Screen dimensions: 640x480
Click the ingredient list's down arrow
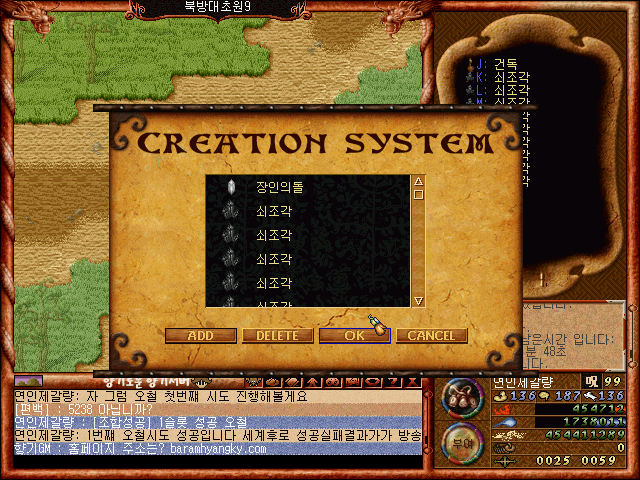coord(419,300)
